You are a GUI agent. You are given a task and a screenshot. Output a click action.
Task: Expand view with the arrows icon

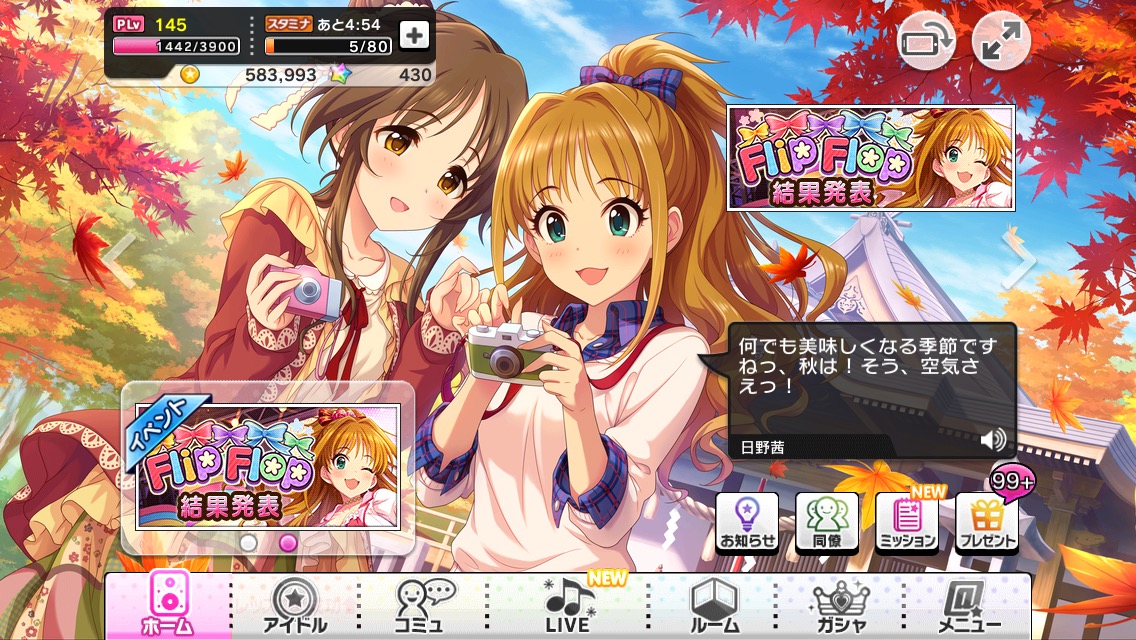coord(1002,42)
